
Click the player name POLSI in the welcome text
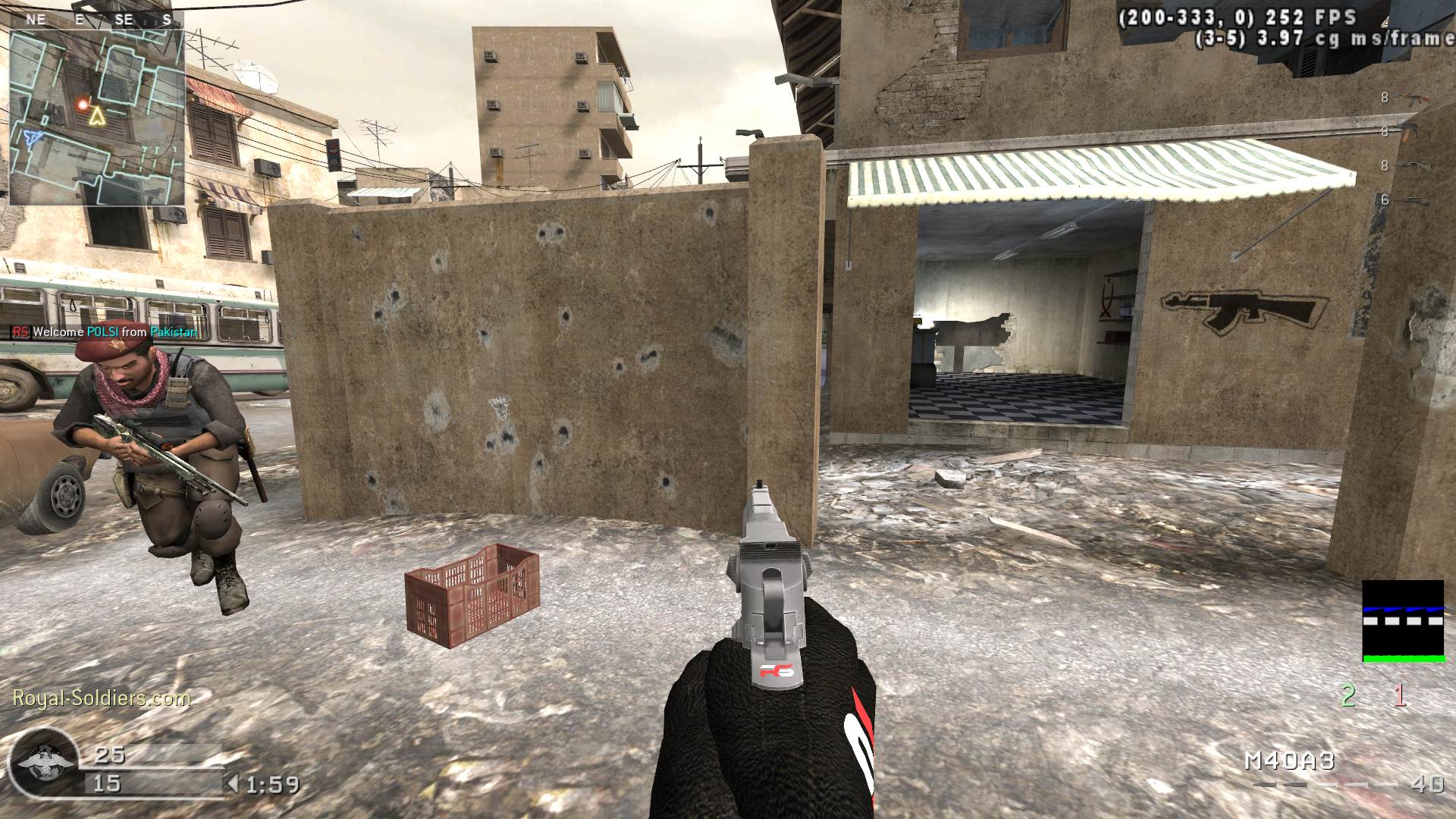105,331
